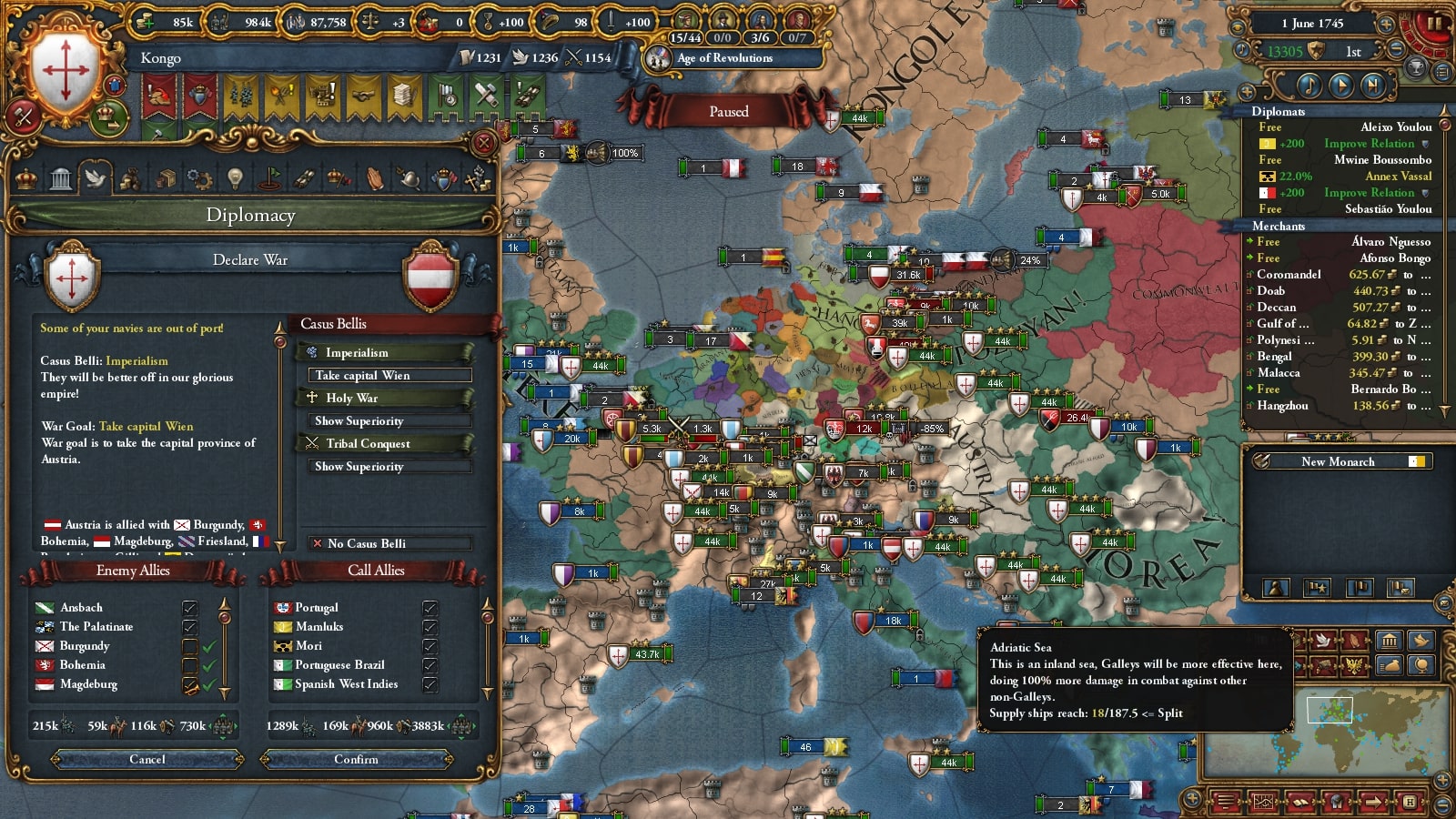Open the New Monarch alert

tap(1338, 461)
